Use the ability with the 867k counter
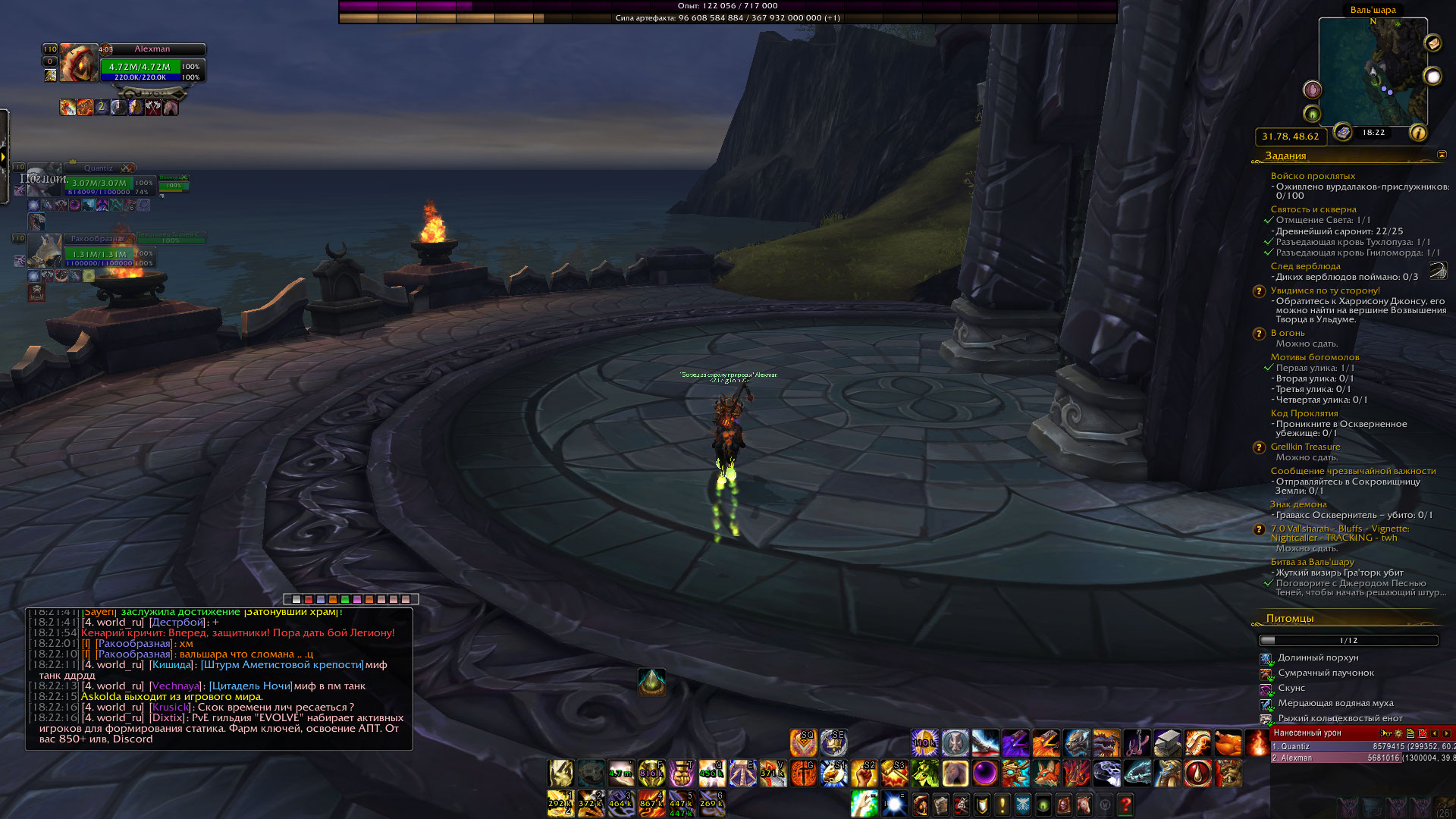Image resolution: width=1456 pixels, height=819 pixels. (x=651, y=803)
